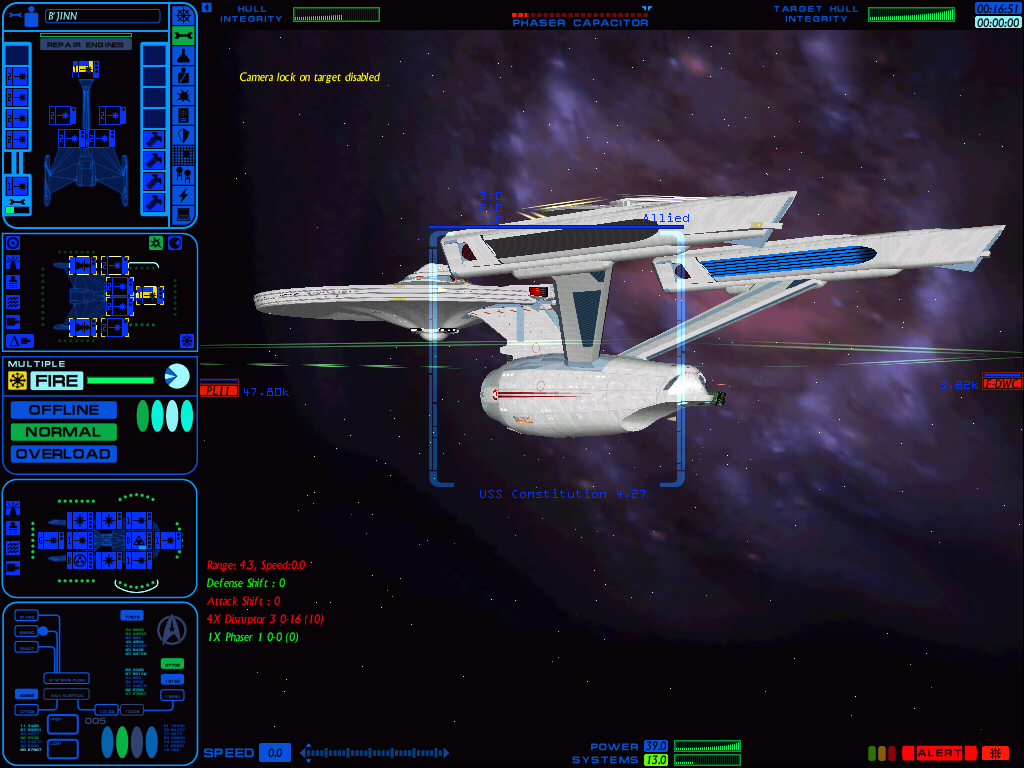Open the fleet ships panel tab
This screenshot has height=768, width=1024.
coord(183,175)
